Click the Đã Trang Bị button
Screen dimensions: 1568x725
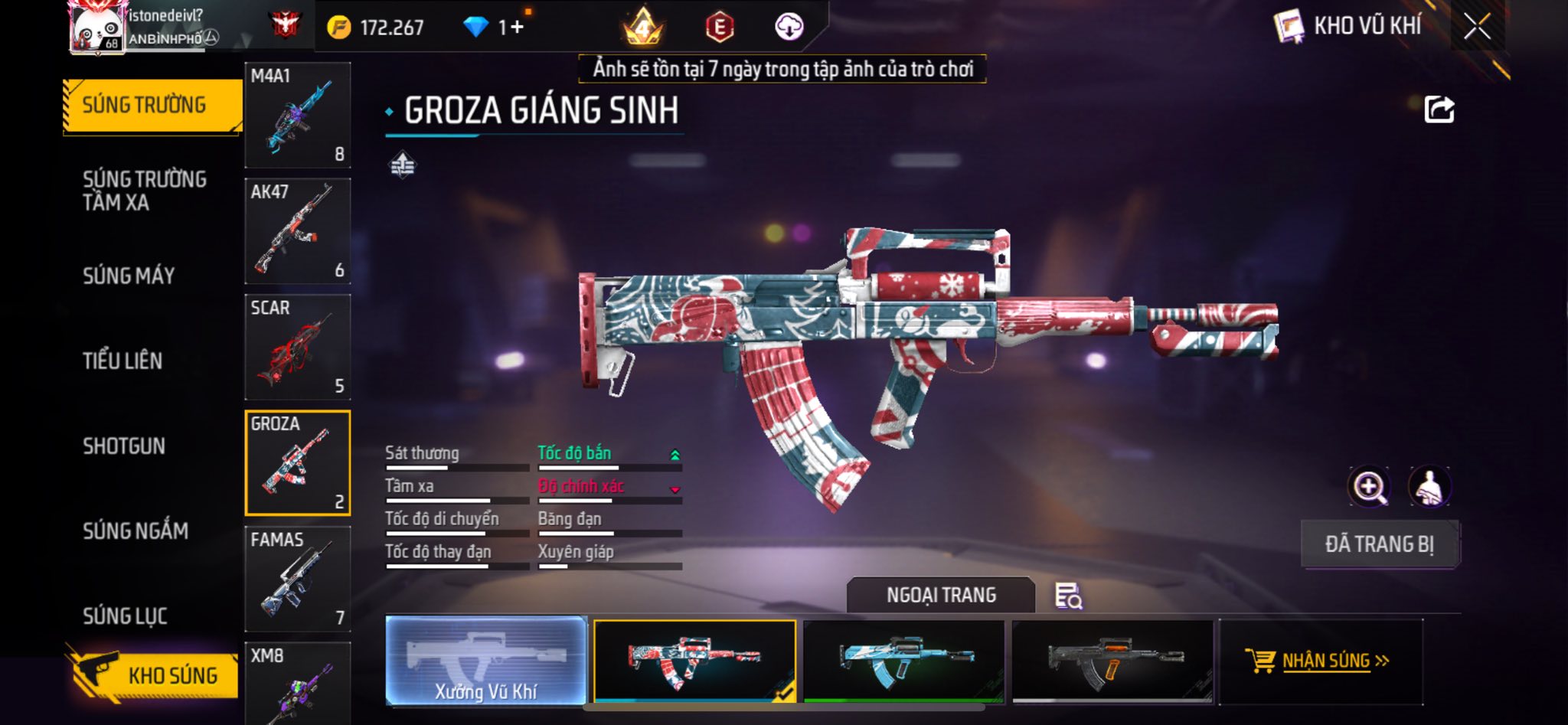coord(1380,544)
